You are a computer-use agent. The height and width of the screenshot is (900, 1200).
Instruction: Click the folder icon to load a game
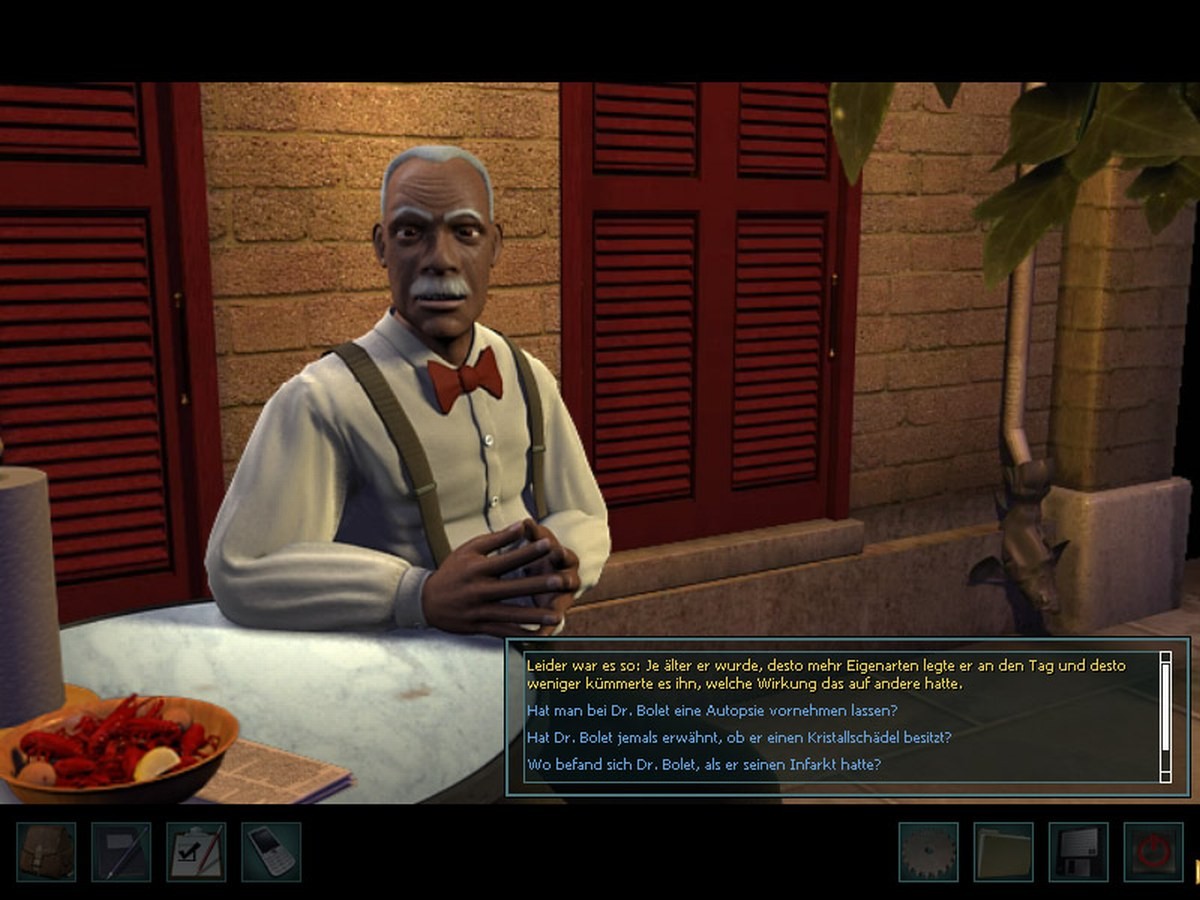coord(1003,852)
